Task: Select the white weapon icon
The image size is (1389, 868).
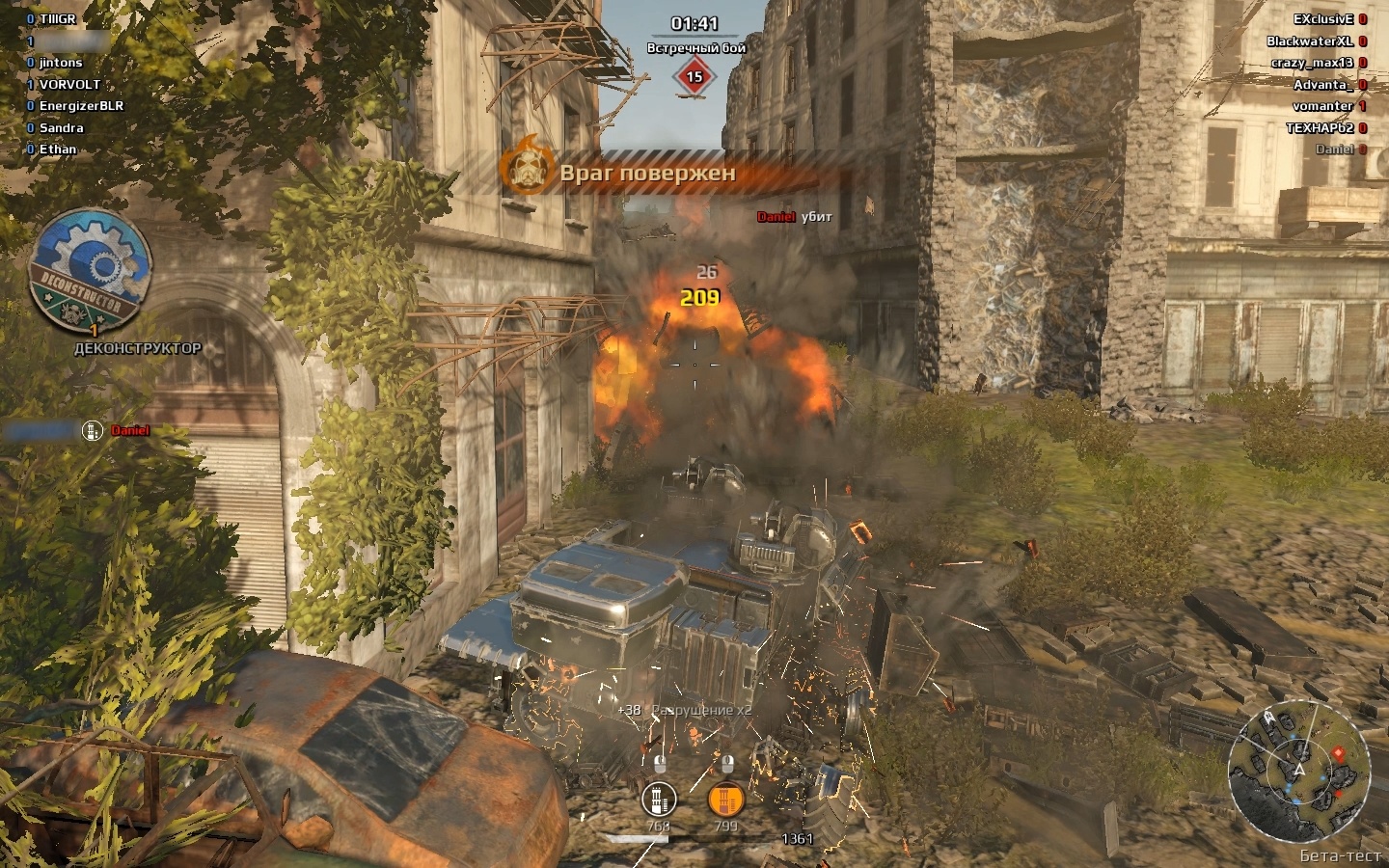Action: 659,799
